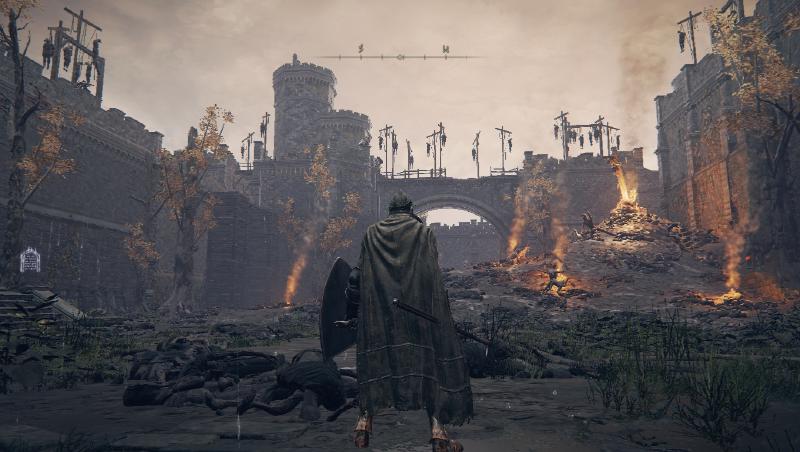800x452 pixels.
Task: Click the compass bar in the sky
Action: 400,56
